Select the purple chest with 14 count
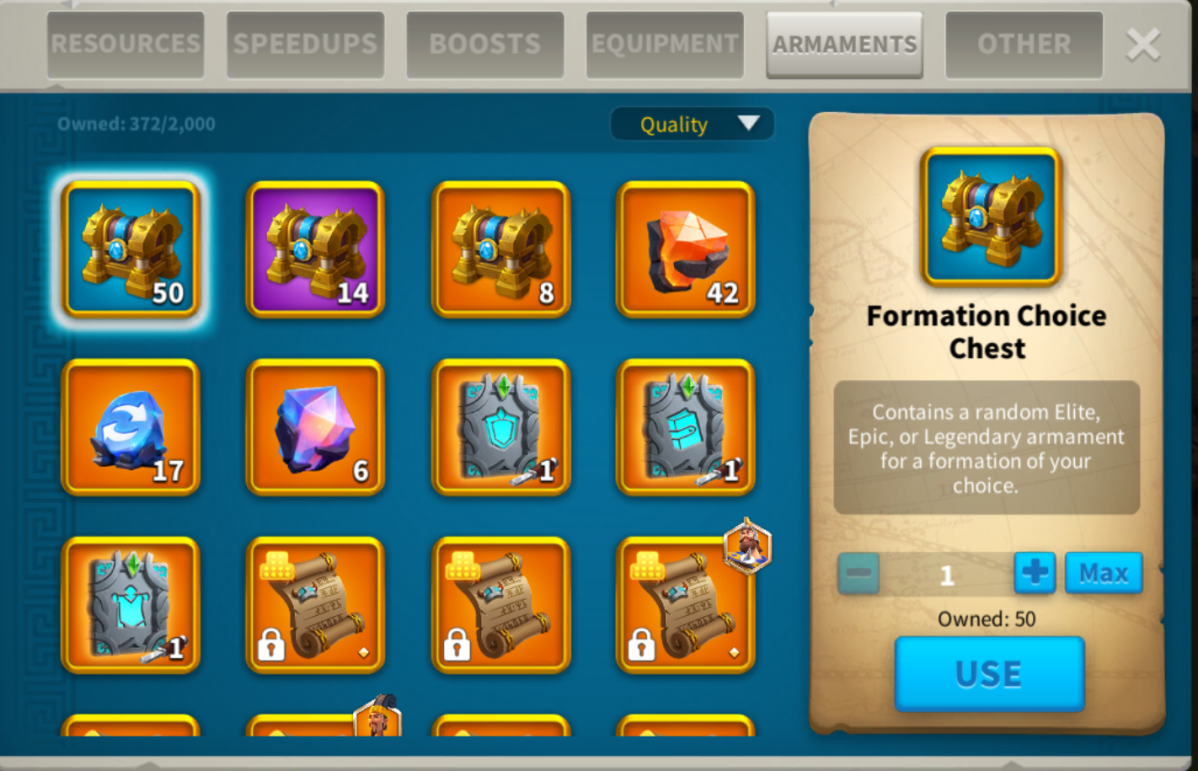 (316, 249)
